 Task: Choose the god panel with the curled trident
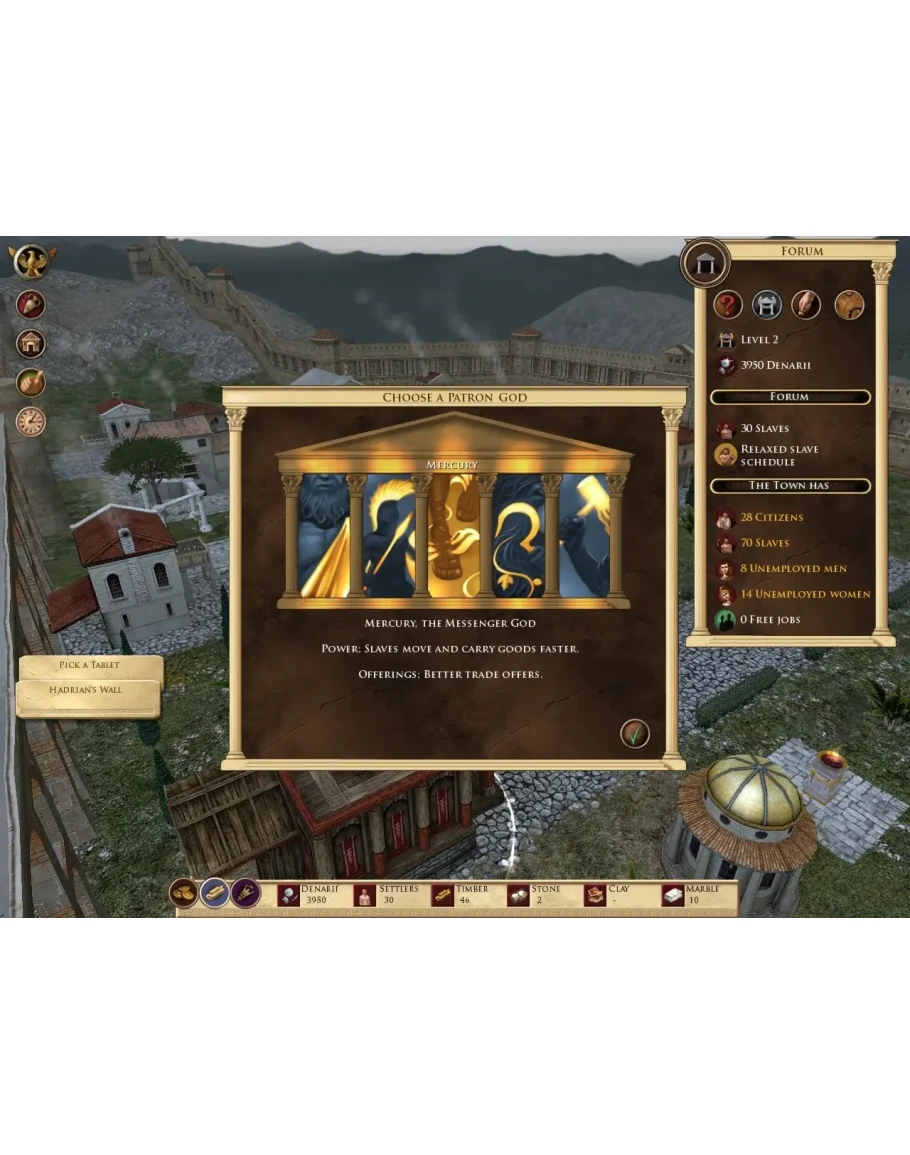519,537
